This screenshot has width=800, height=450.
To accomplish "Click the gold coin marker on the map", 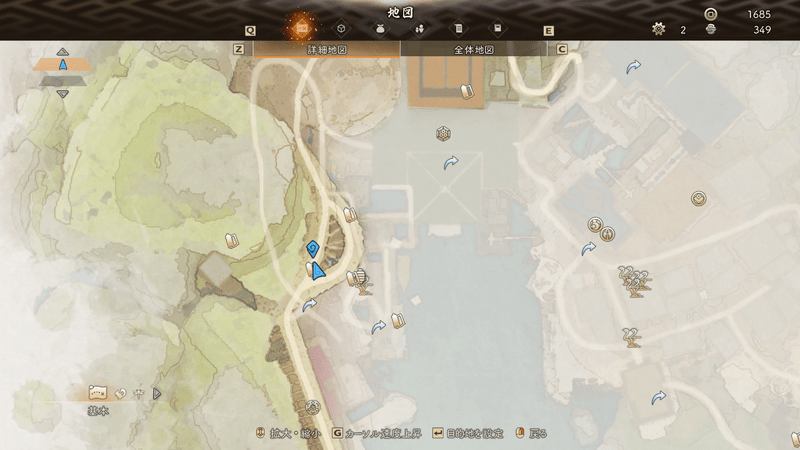I will 698,198.
